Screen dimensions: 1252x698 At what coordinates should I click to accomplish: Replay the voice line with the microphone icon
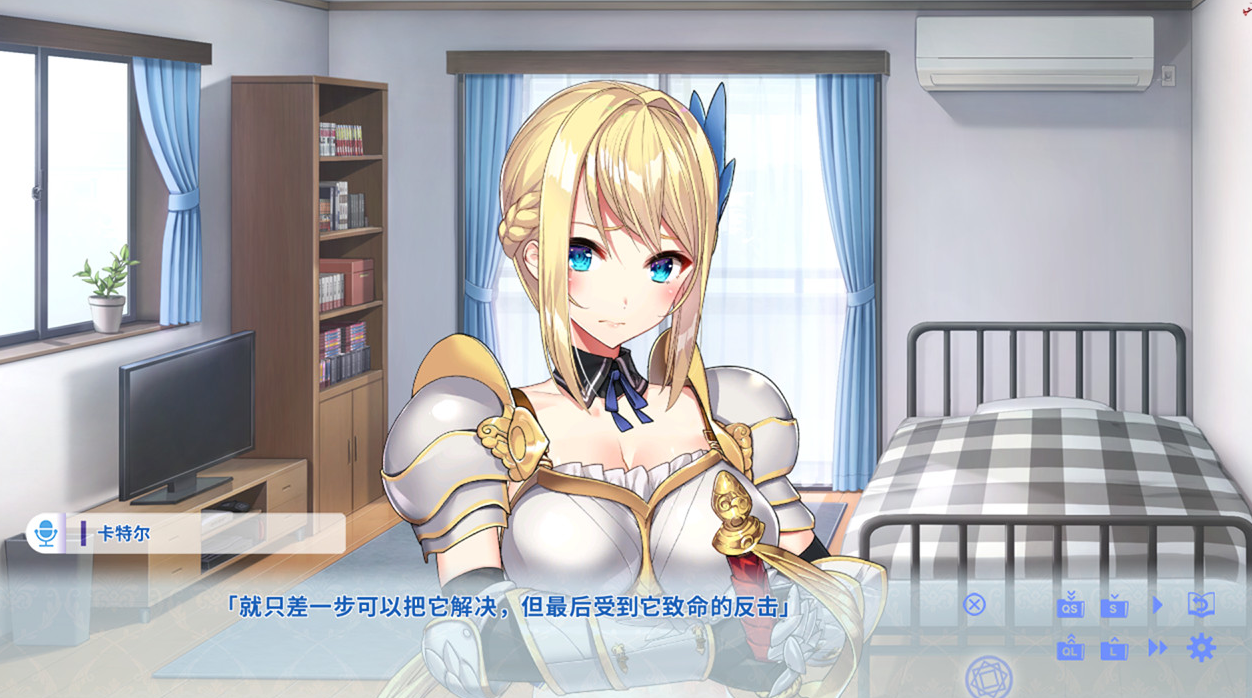pos(45,533)
